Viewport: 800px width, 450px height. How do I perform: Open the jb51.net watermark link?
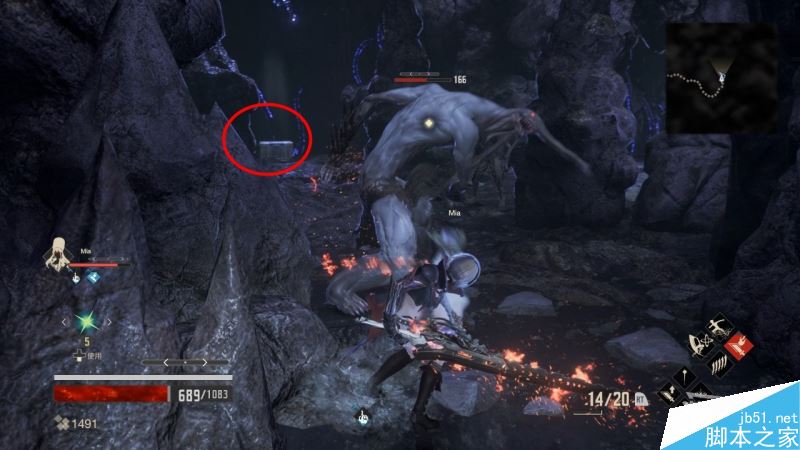pos(769,418)
